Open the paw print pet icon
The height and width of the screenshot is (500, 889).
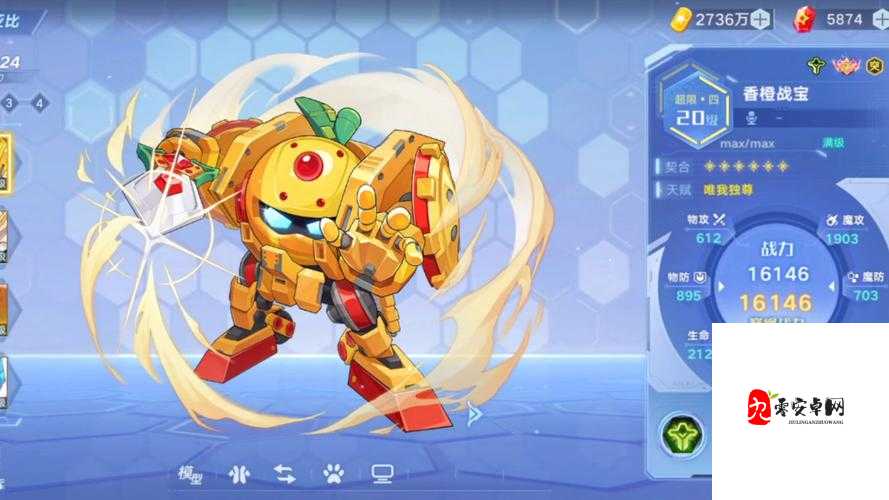click(333, 473)
